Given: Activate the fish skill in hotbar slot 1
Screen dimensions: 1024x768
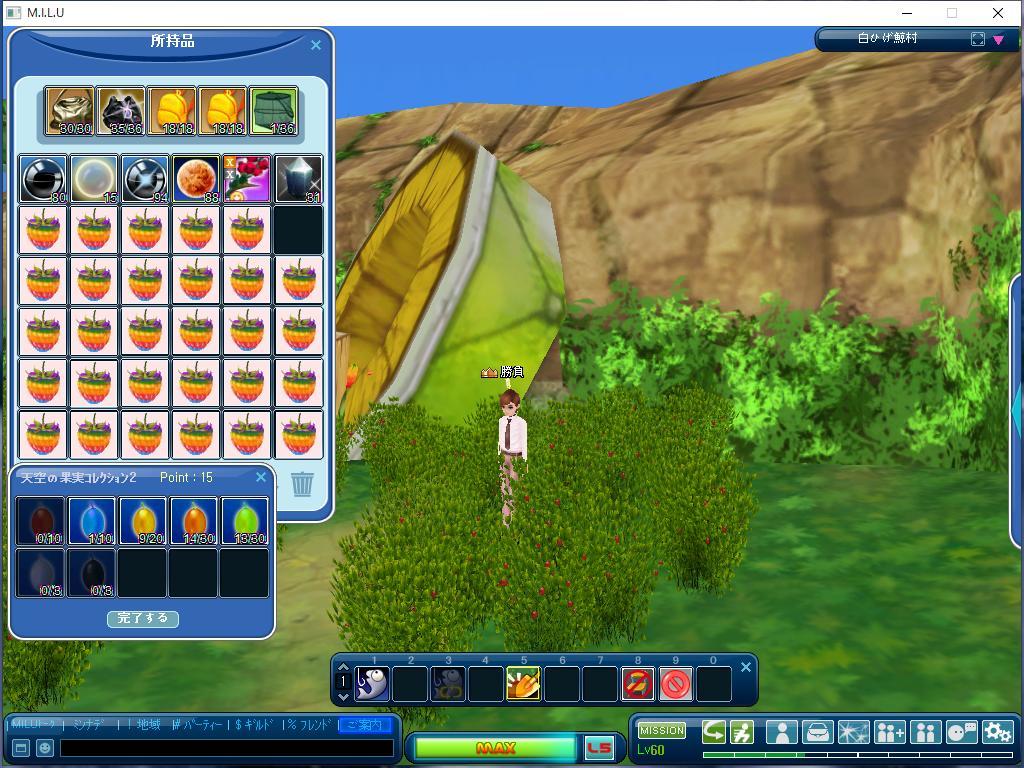Looking at the screenshot, I should tap(372, 684).
